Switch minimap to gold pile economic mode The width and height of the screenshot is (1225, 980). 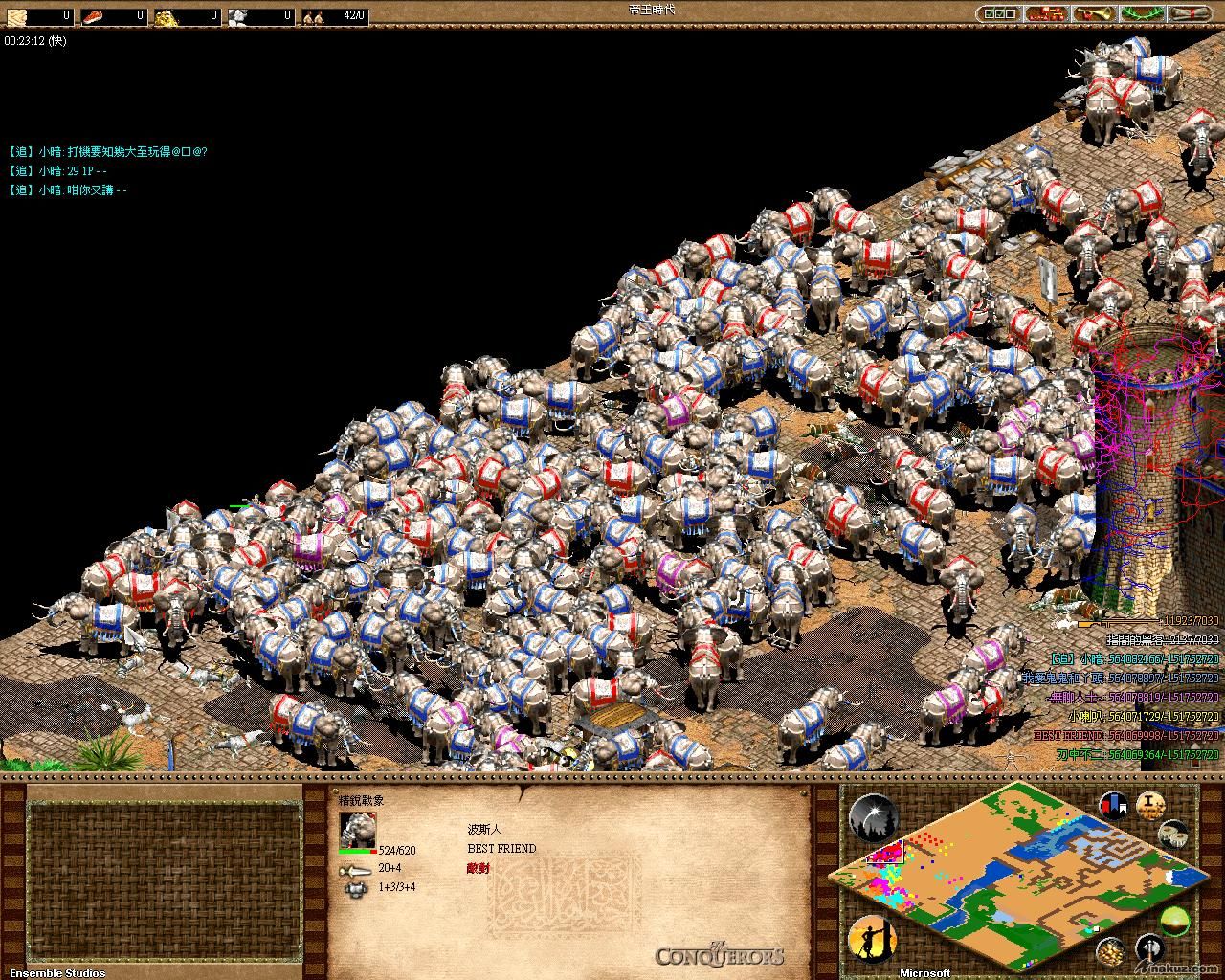pyautogui.click(x=1111, y=950)
